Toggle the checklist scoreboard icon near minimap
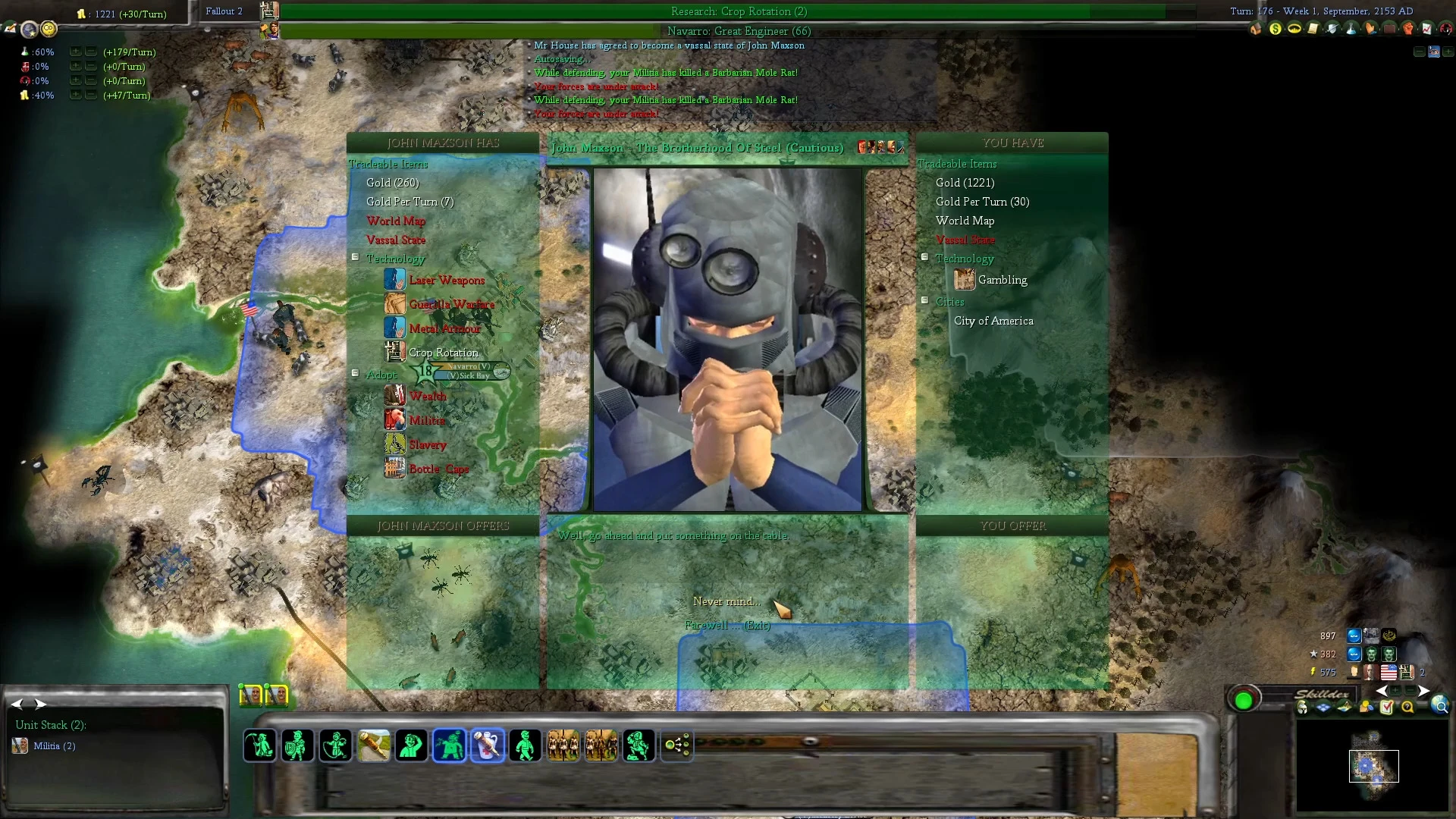Screen dimensions: 1456x819 [x=1388, y=707]
